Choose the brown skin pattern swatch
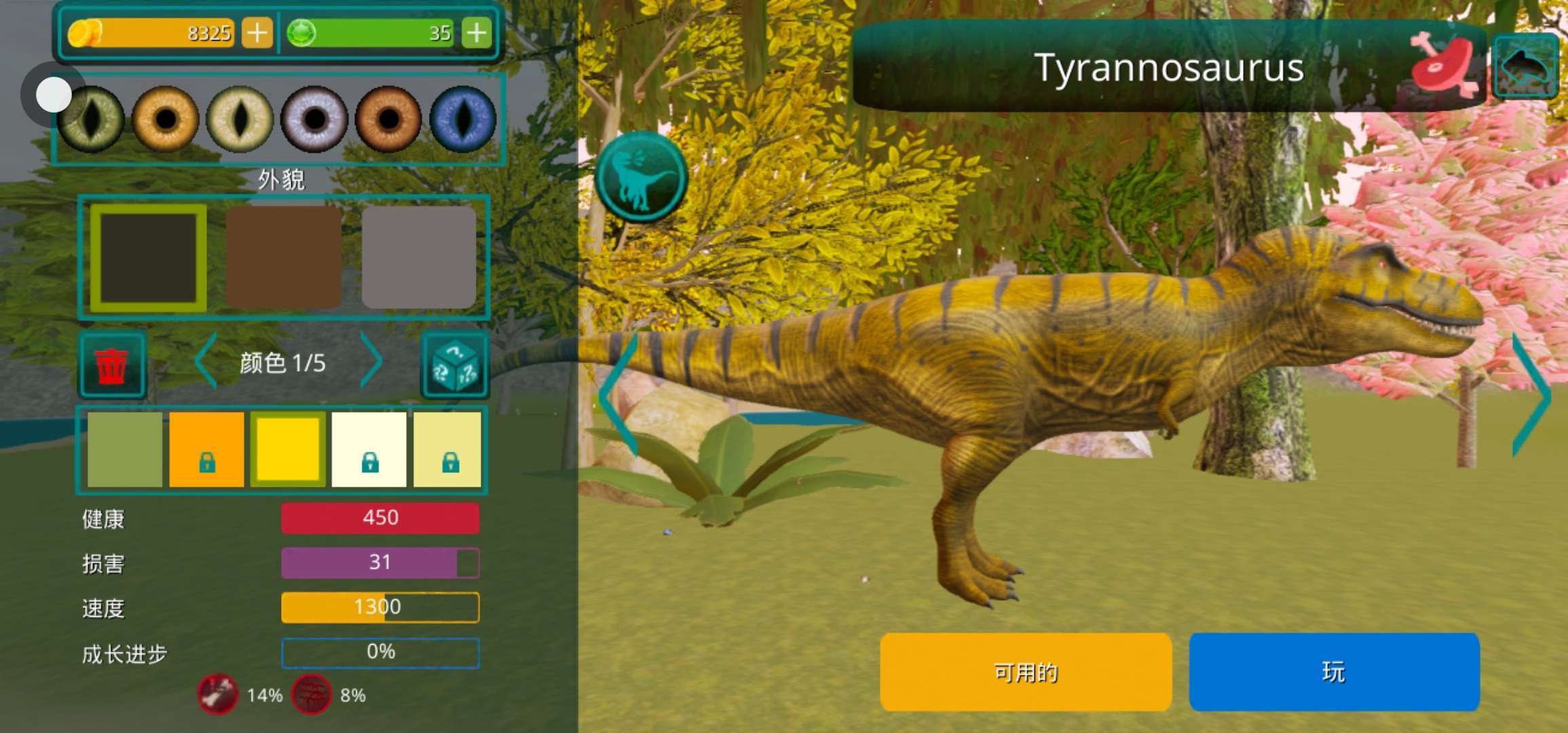 click(x=283, y=258)
